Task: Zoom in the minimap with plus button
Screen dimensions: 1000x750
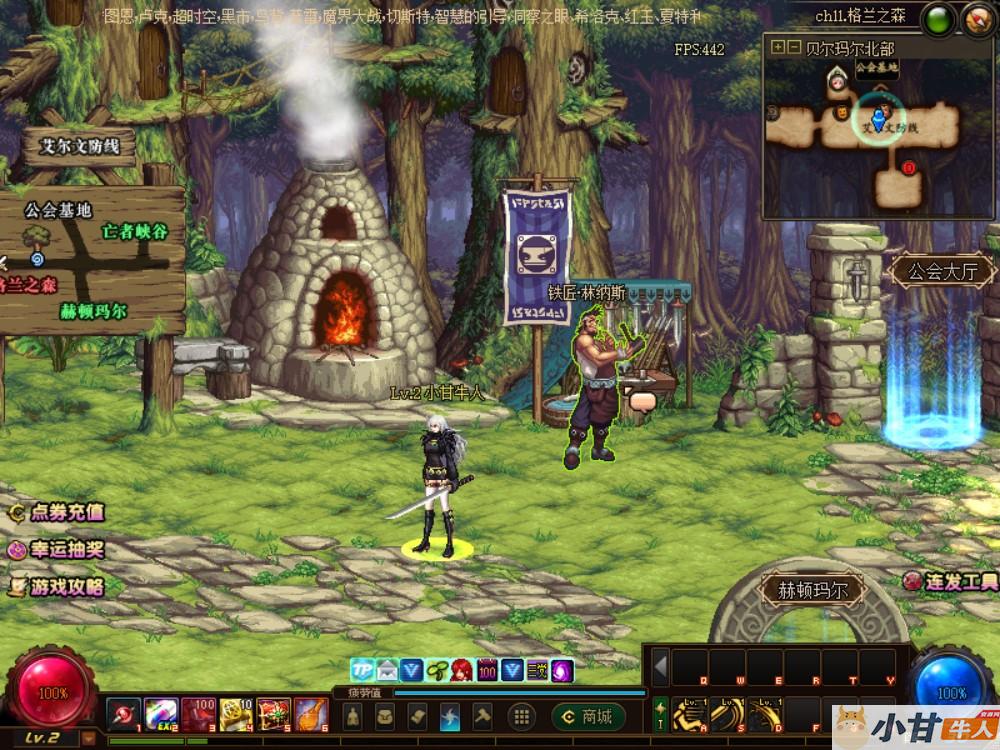Action: point(777,47)
